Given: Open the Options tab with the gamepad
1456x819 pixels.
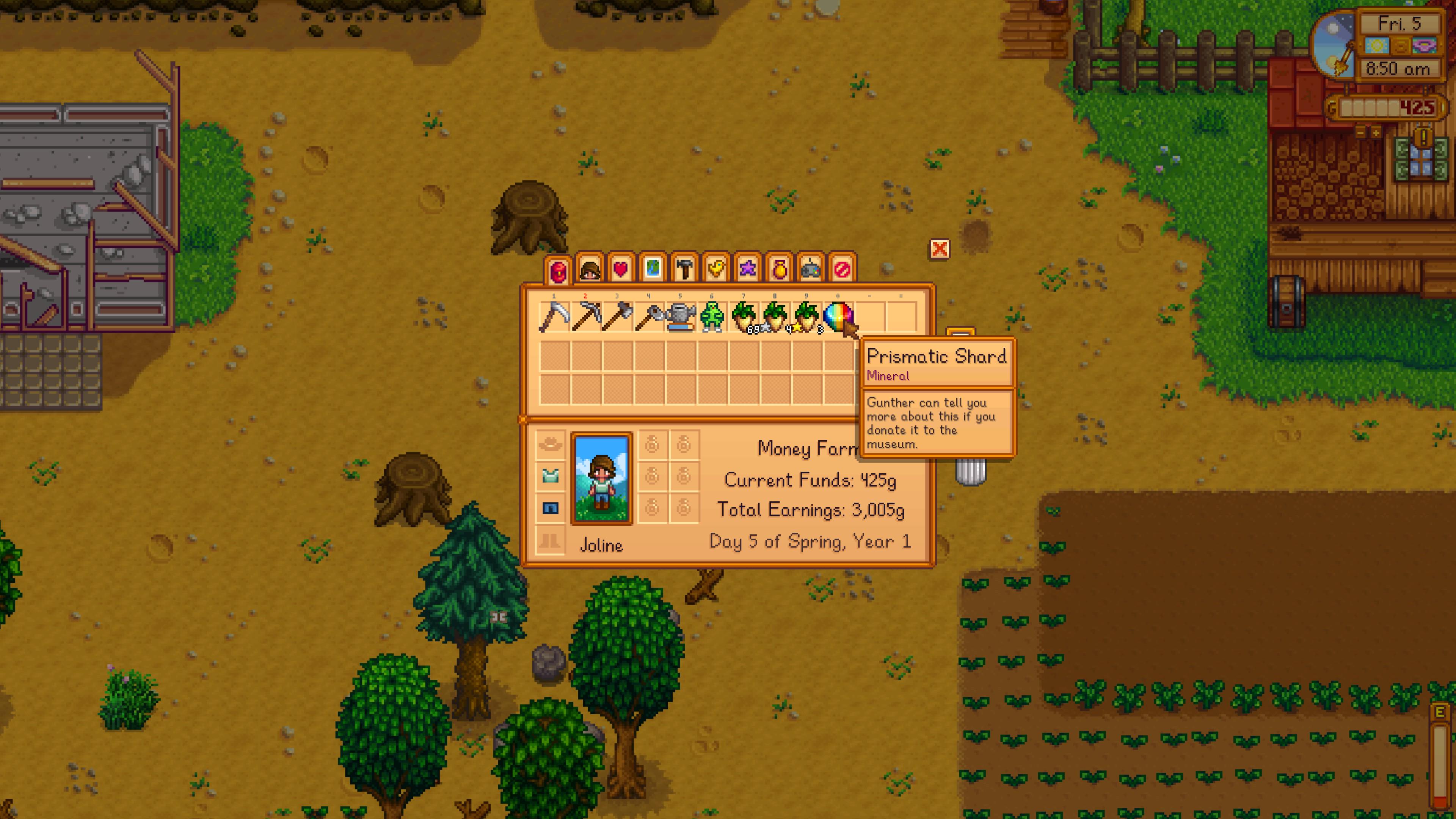Looking at the screenshot, I should point(811,268).
